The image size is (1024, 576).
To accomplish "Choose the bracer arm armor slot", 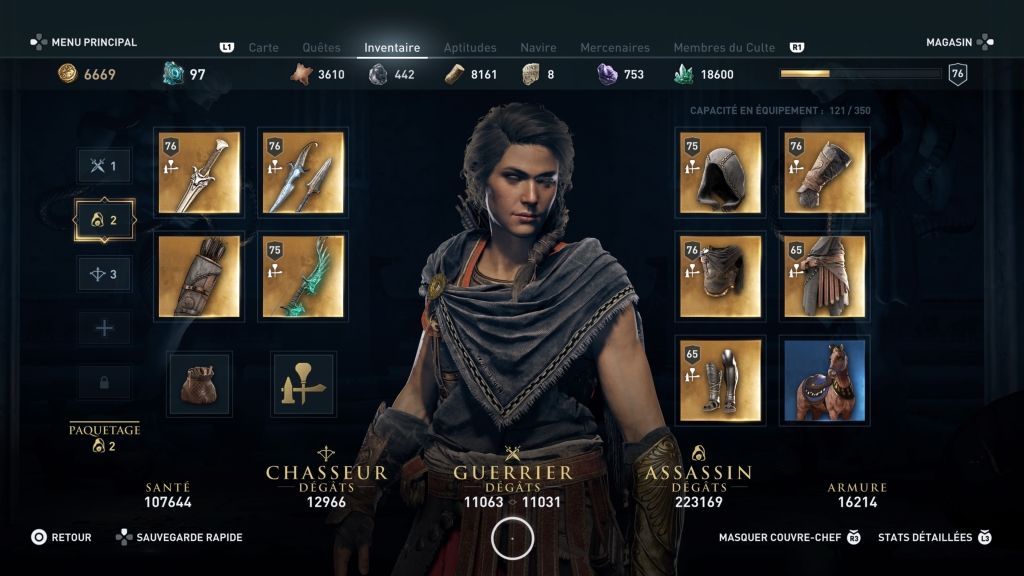I will point(825,173).
